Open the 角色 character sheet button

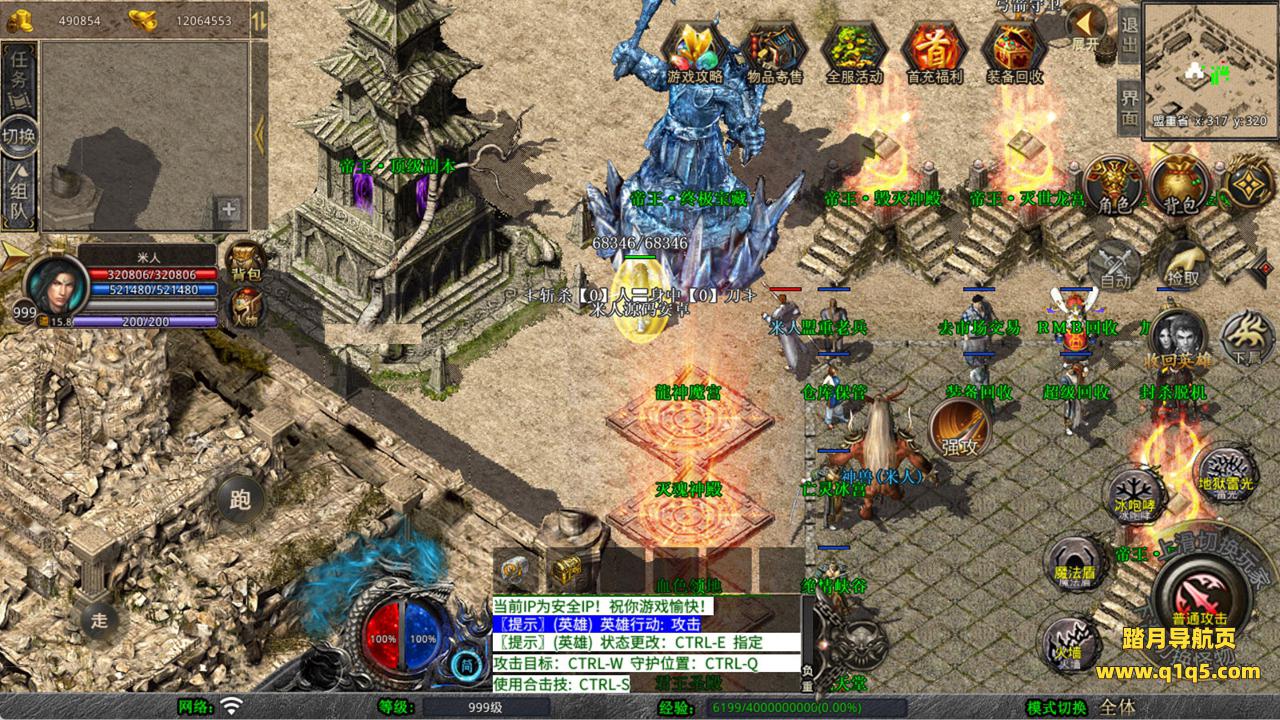(x=1113, y=185)
